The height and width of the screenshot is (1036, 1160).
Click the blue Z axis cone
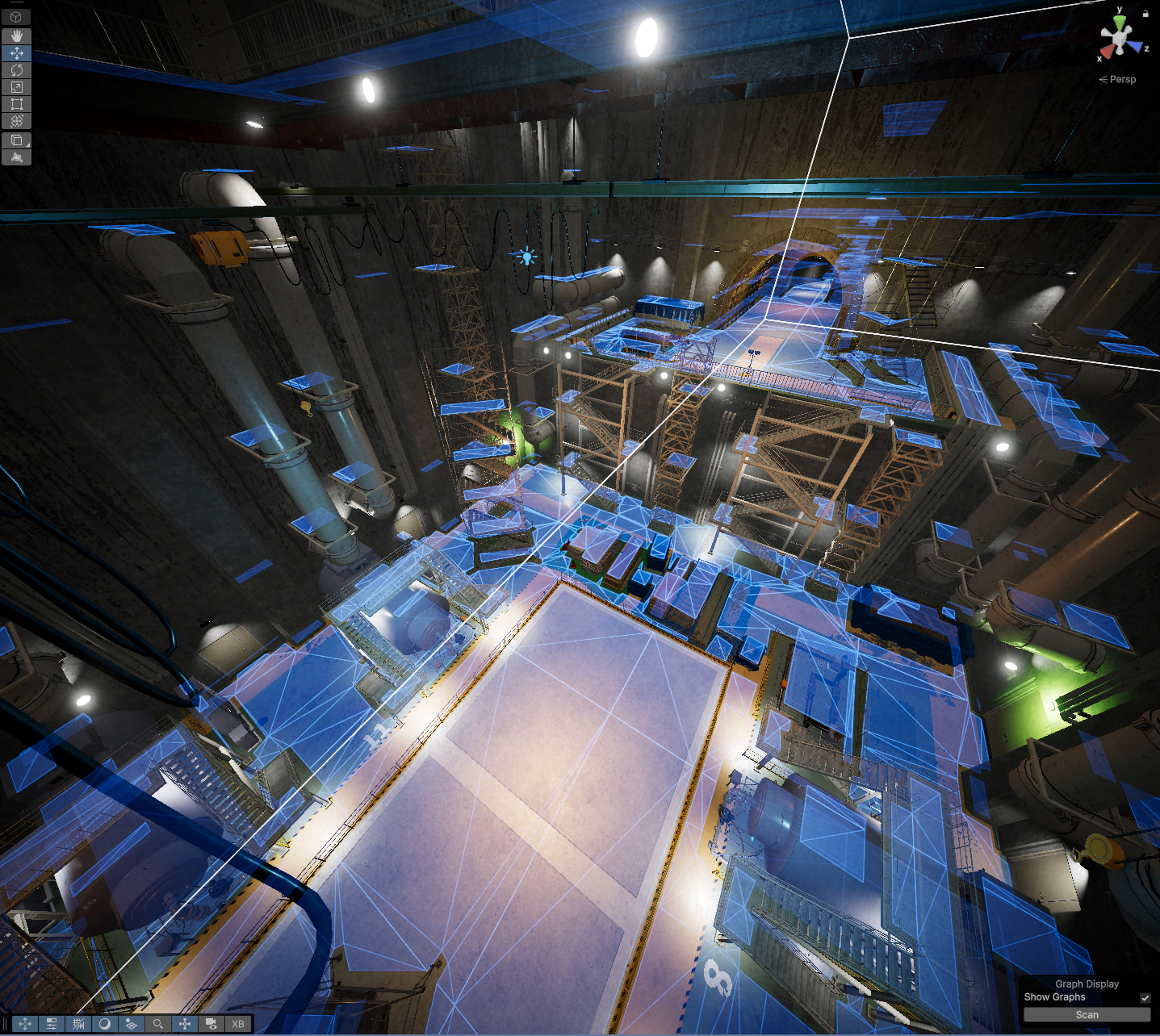pyautogui.click(x=1137, y=48)
